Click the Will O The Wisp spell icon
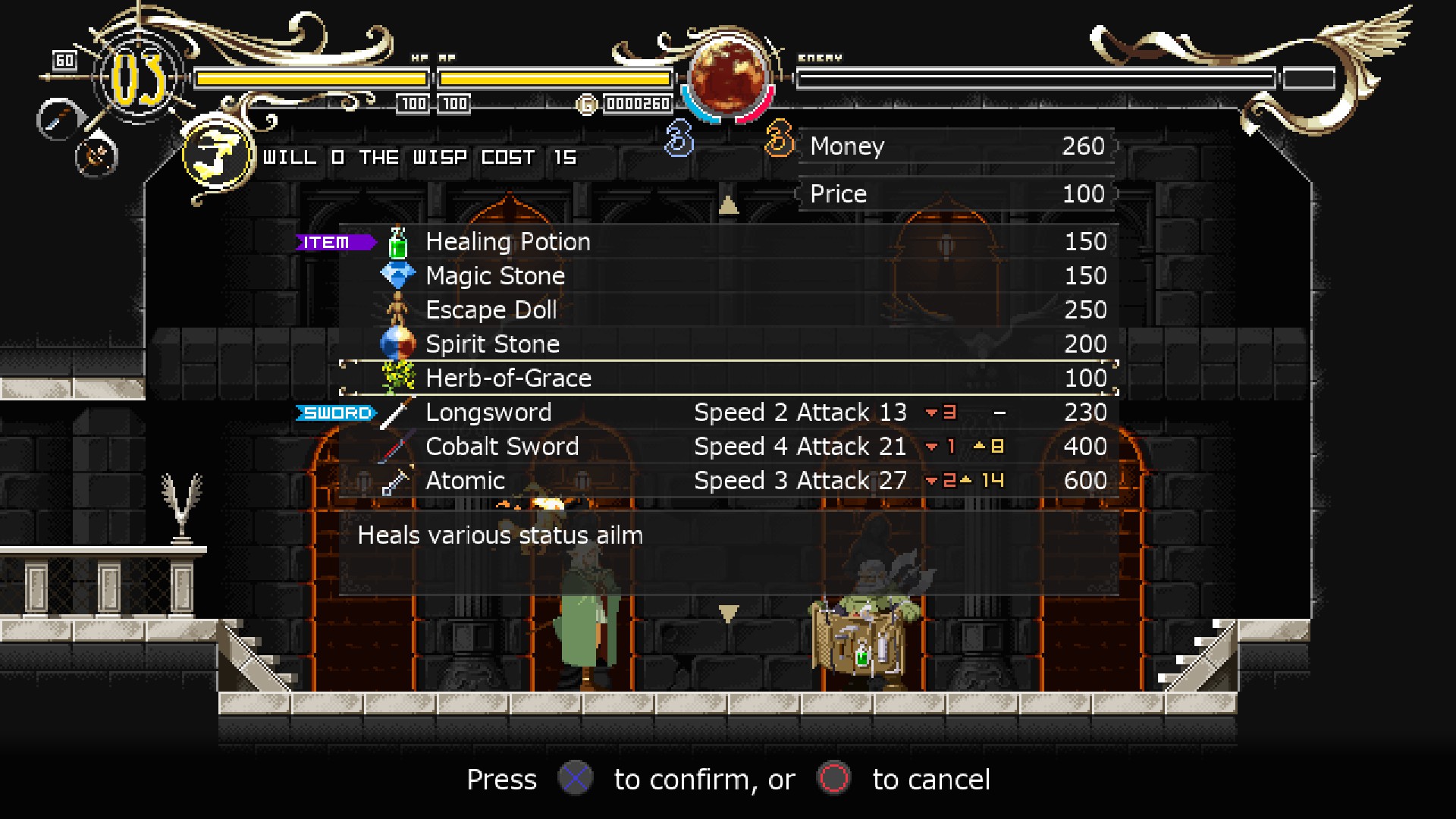 click(x=218, y=156)
